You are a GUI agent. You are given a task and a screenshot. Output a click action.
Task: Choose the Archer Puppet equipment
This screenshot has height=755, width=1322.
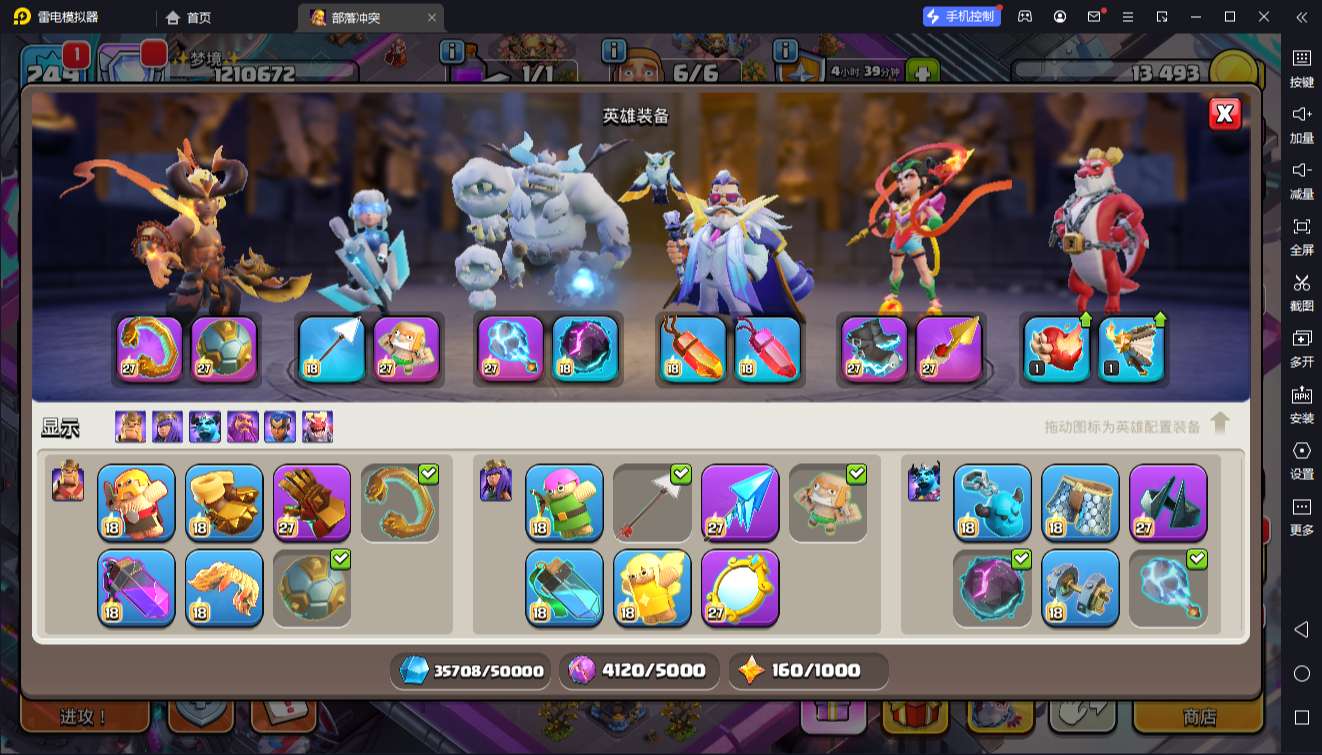[x=564, y=502]
